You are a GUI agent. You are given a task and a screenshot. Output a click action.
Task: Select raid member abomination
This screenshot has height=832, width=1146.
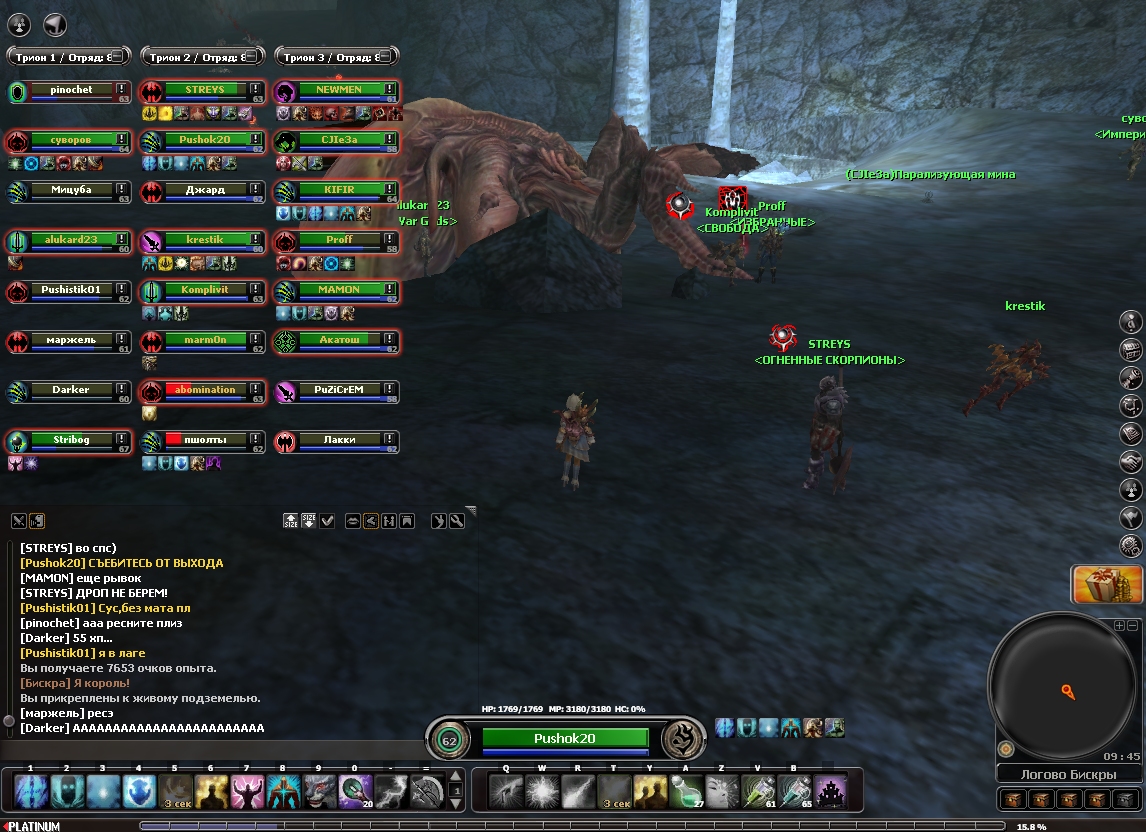205,390
